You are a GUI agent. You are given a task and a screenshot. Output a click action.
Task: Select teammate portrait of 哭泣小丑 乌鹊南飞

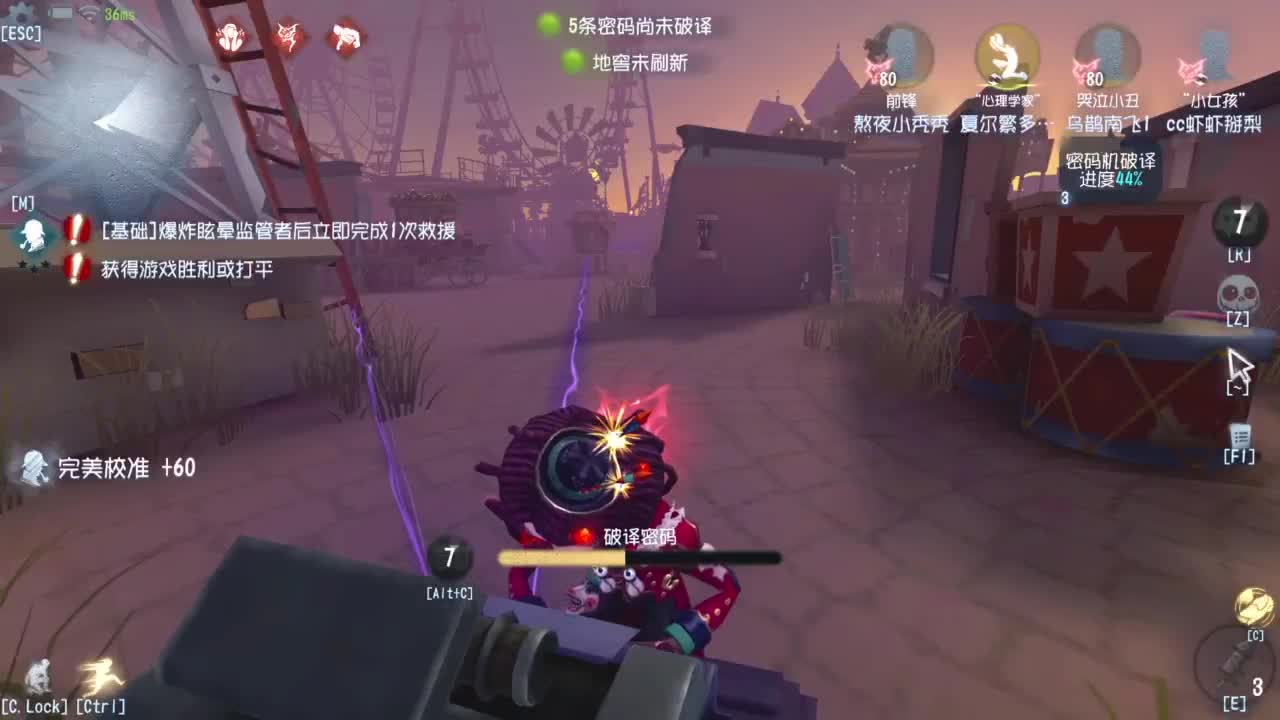click(1108, 60)
